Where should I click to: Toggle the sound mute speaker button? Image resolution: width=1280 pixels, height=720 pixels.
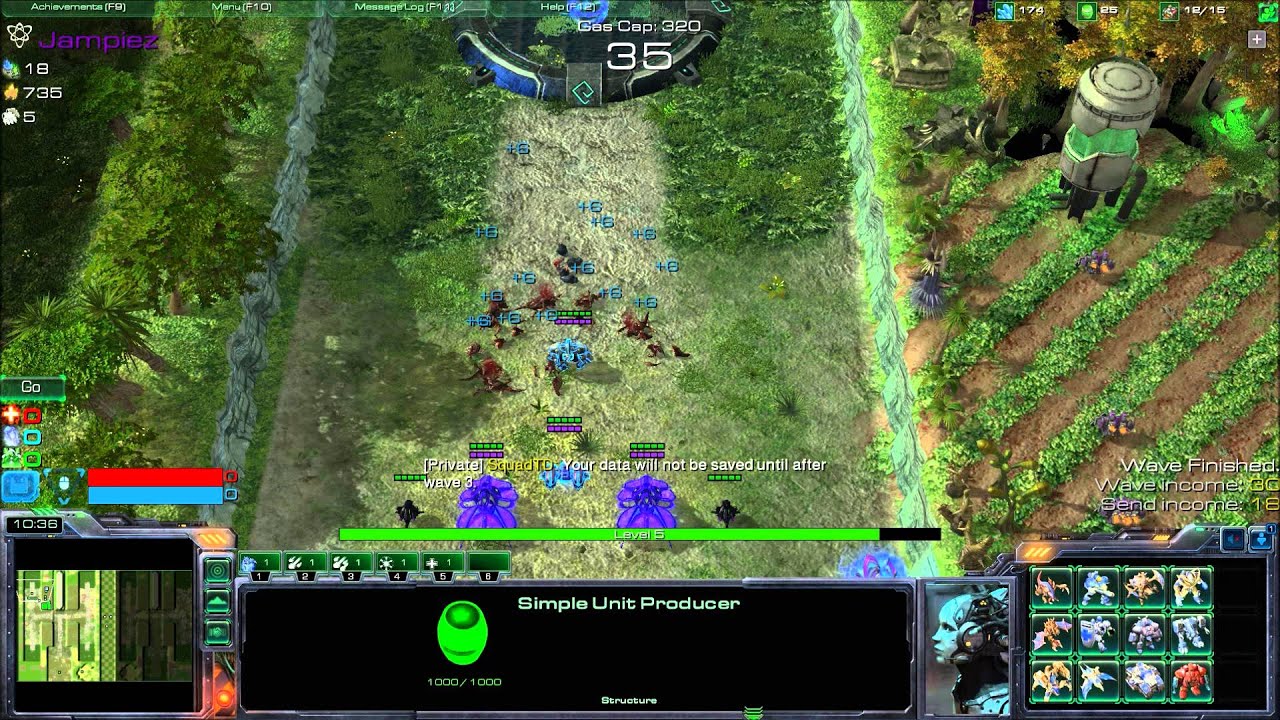coord(1234,540)
